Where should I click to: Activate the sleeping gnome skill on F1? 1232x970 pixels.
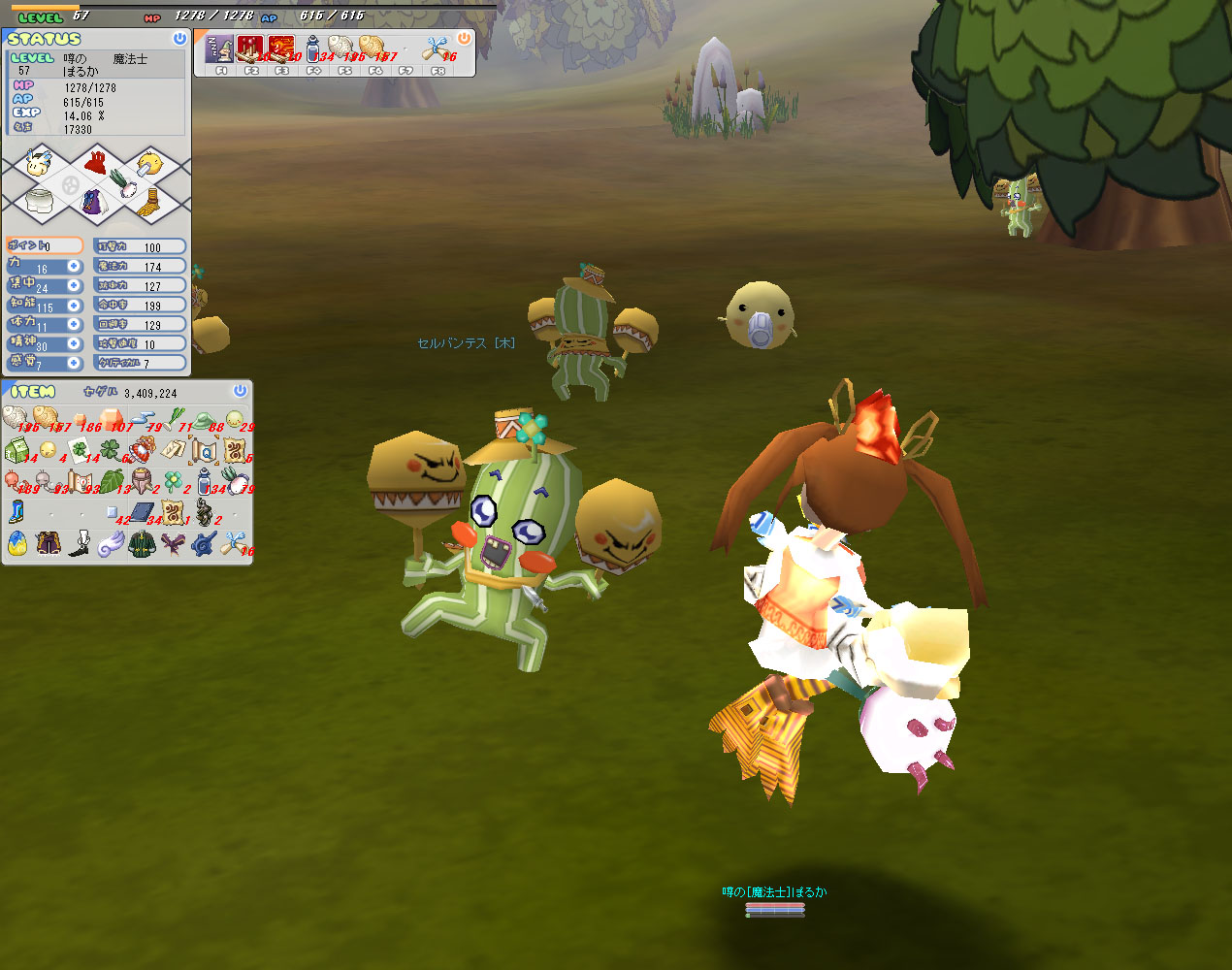[x=220, y=48]
